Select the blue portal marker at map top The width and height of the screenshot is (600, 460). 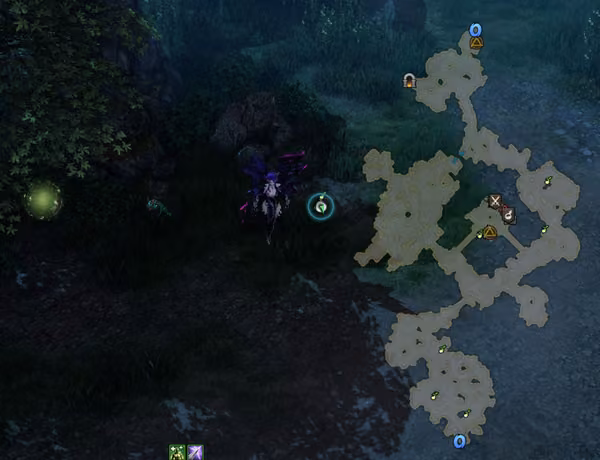point(476,30)
